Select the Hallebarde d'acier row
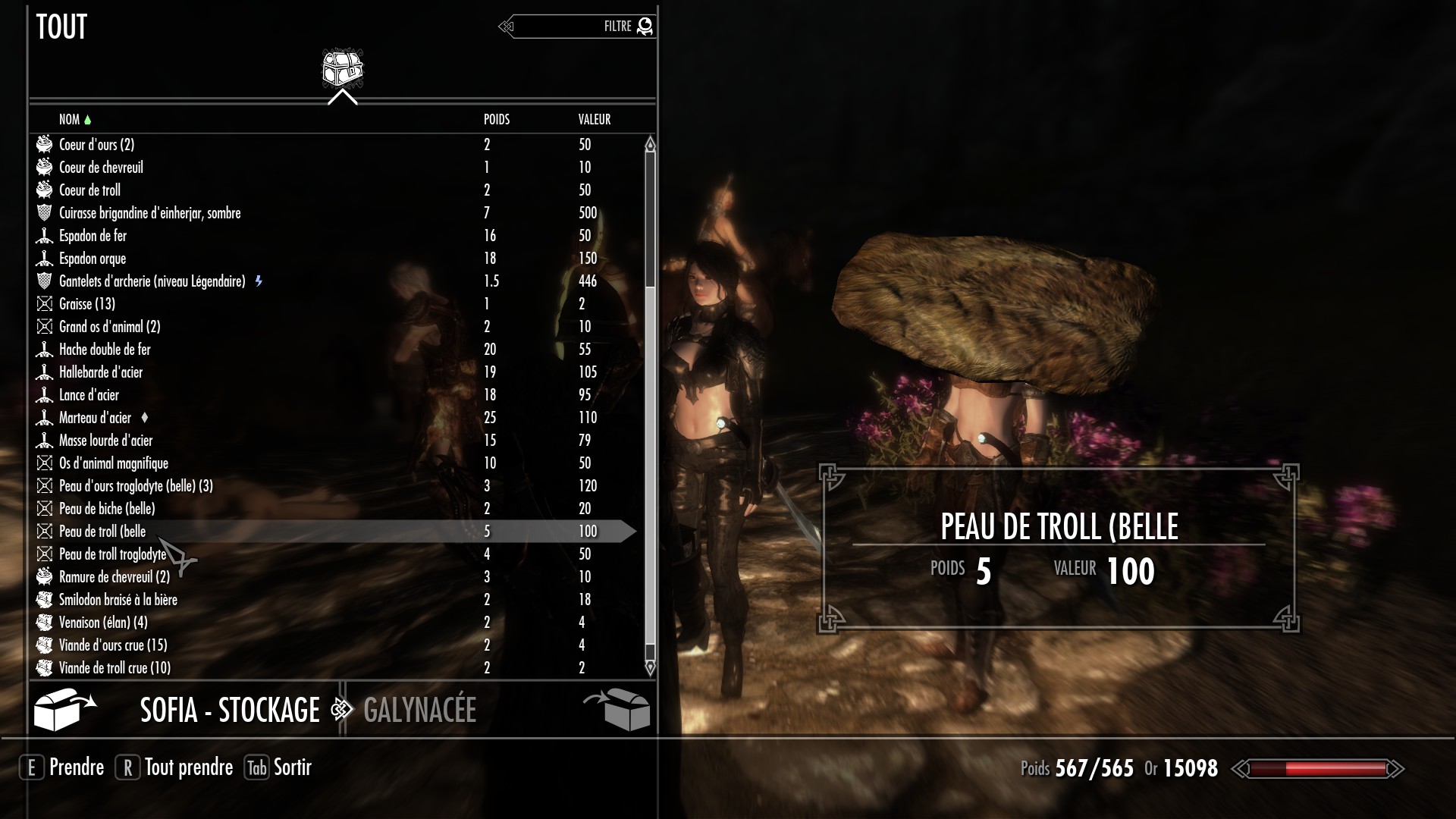This screenshot has height=819, width=1456. pyautogui.click(x=101, y=372)
